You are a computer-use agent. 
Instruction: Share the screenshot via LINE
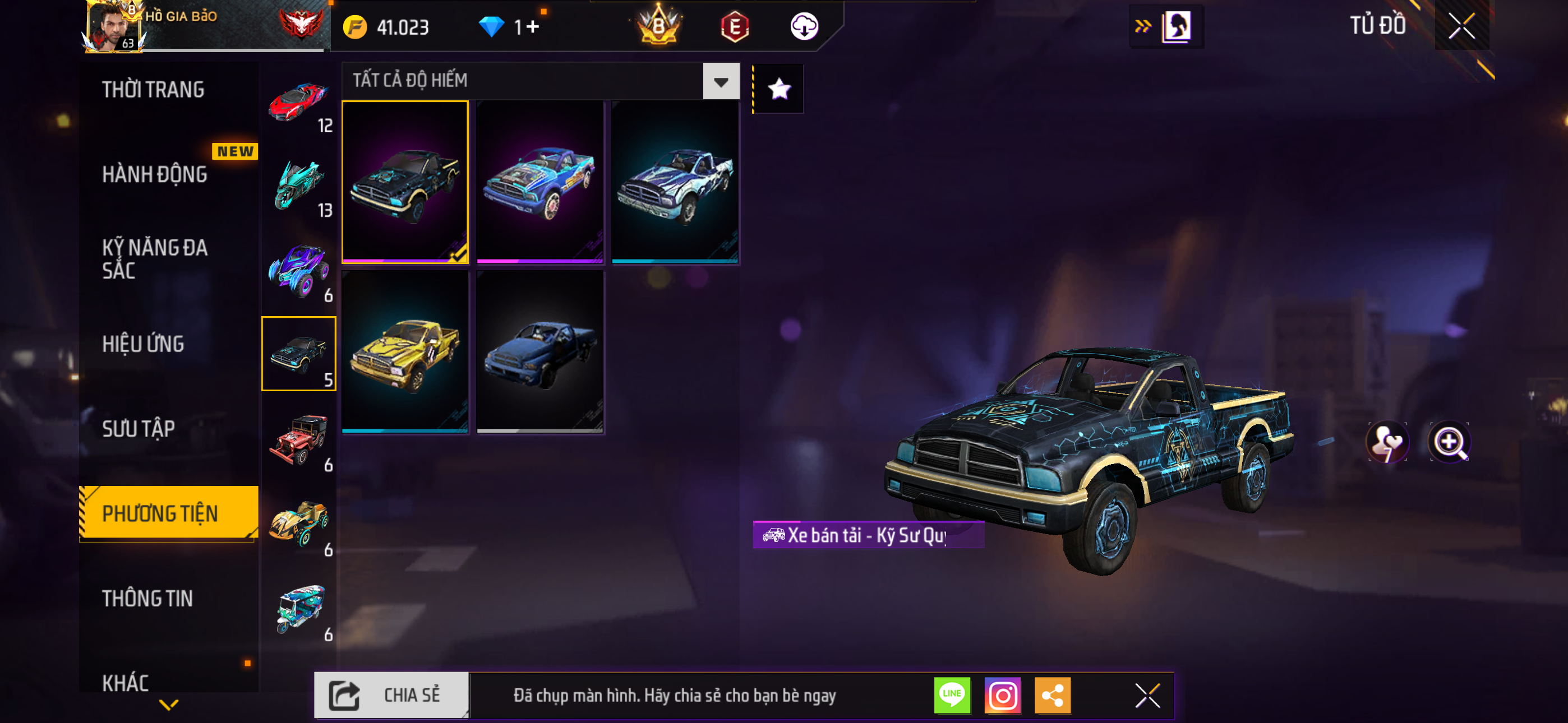(952, 695)
